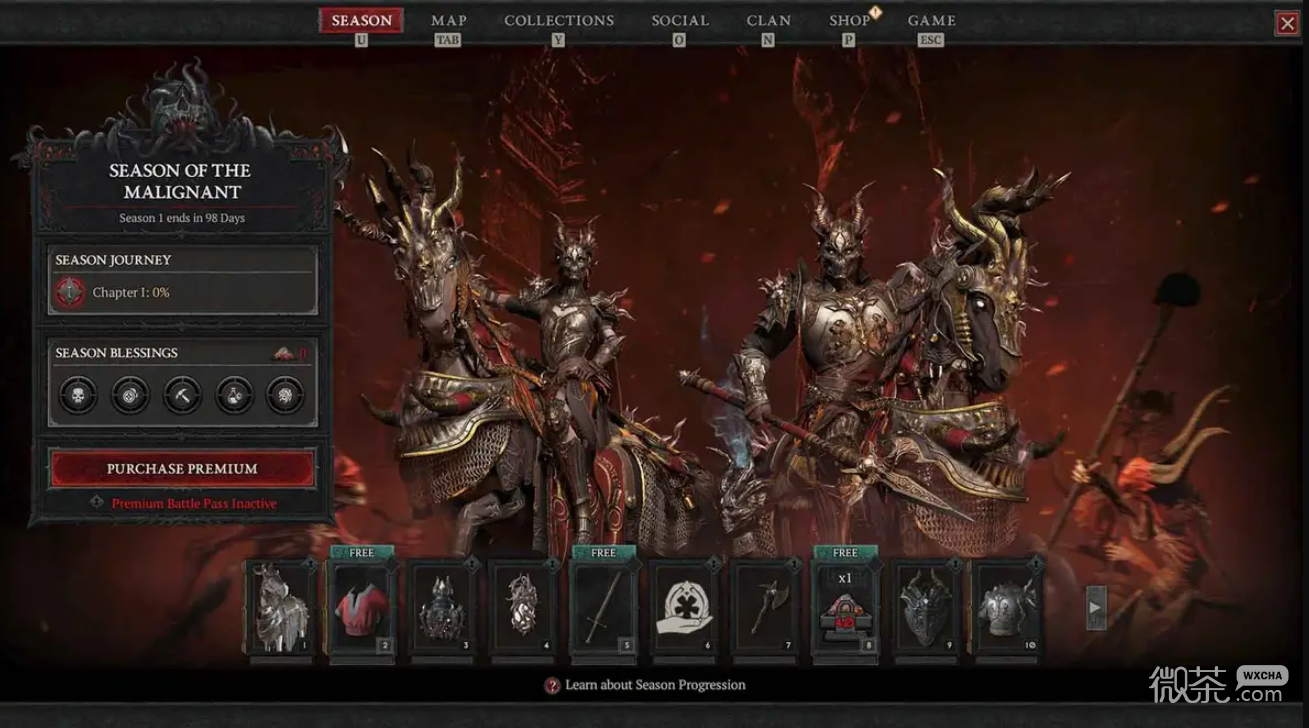Image resolution: width=1309 pixels, height=728 pixels.
Task: Choose the free red shirt reward
Action: pos(361,607)
